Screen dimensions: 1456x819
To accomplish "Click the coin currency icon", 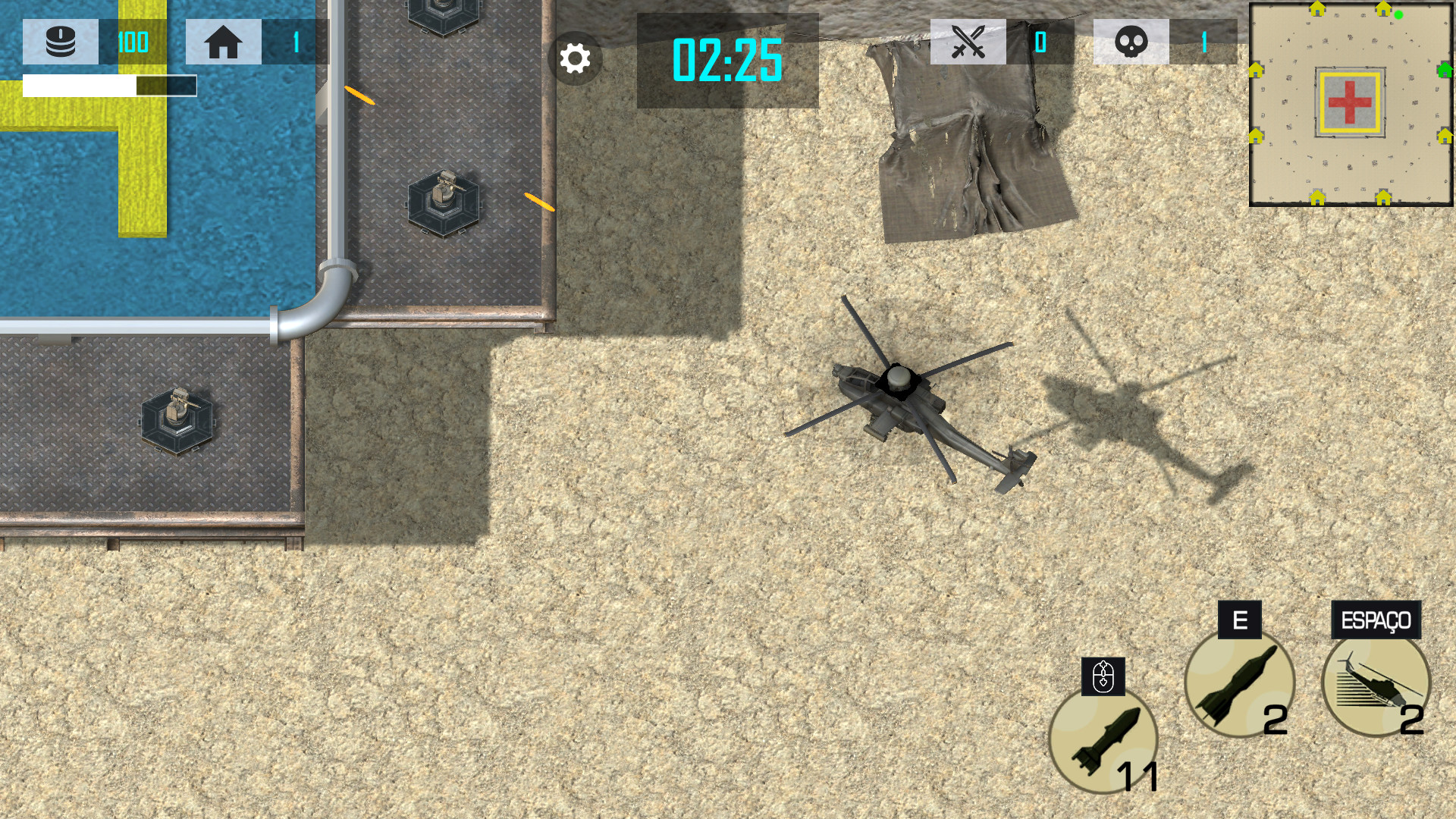I will click(x=61, y=42).
